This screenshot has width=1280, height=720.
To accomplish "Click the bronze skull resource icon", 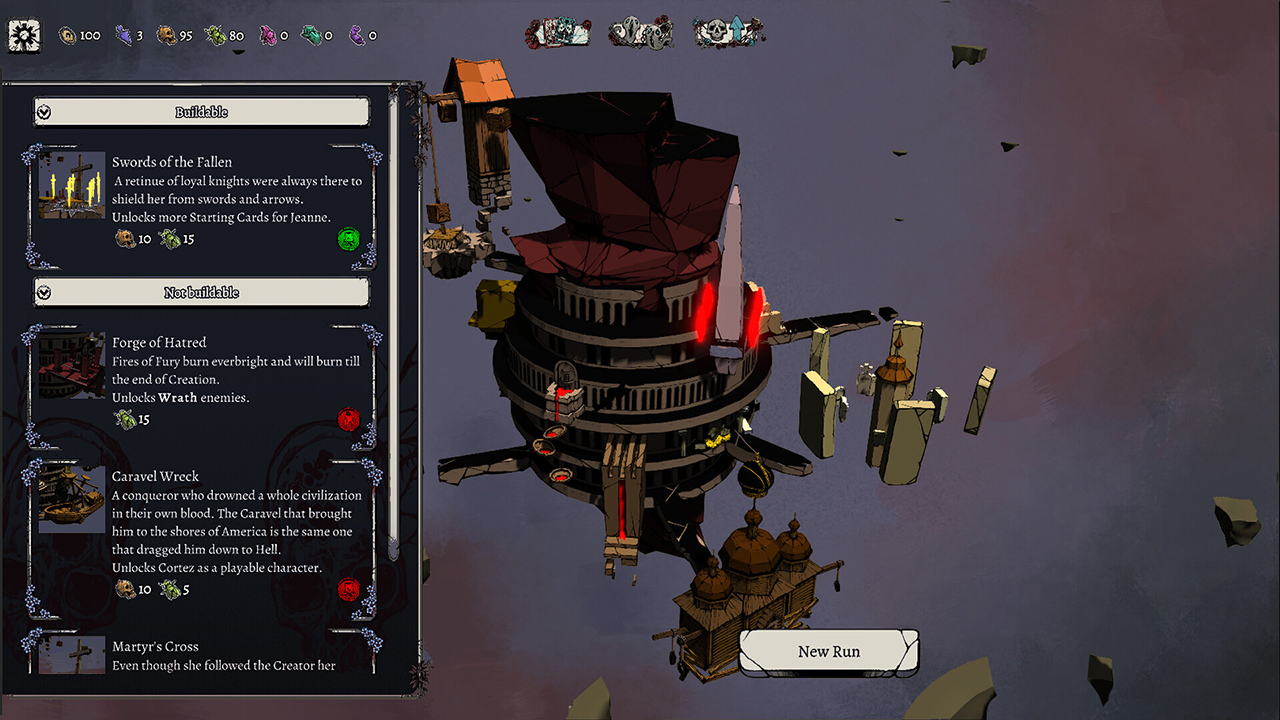I will point(166,35).
